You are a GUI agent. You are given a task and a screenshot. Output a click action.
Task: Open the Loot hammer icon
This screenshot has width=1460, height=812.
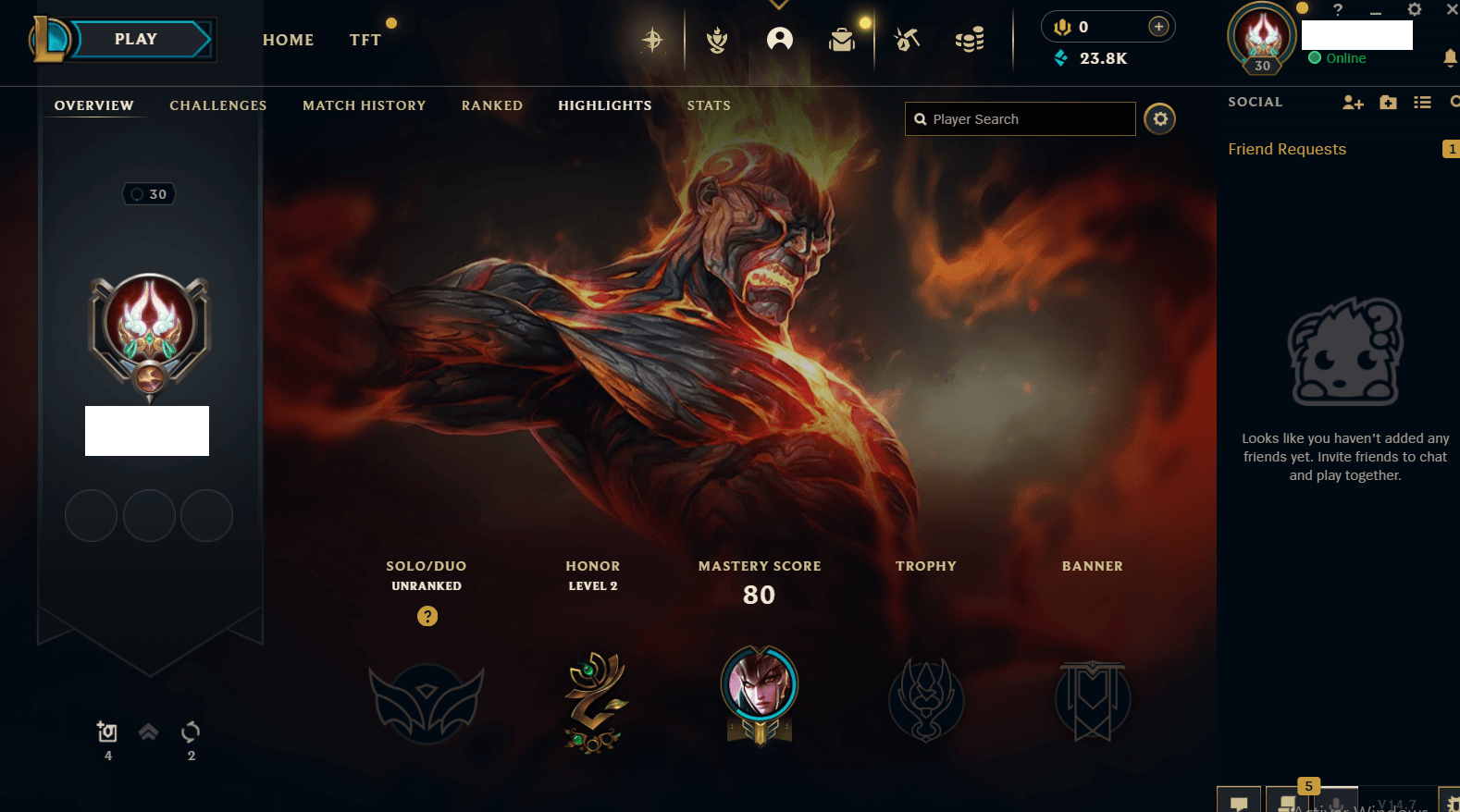[906, 40]
